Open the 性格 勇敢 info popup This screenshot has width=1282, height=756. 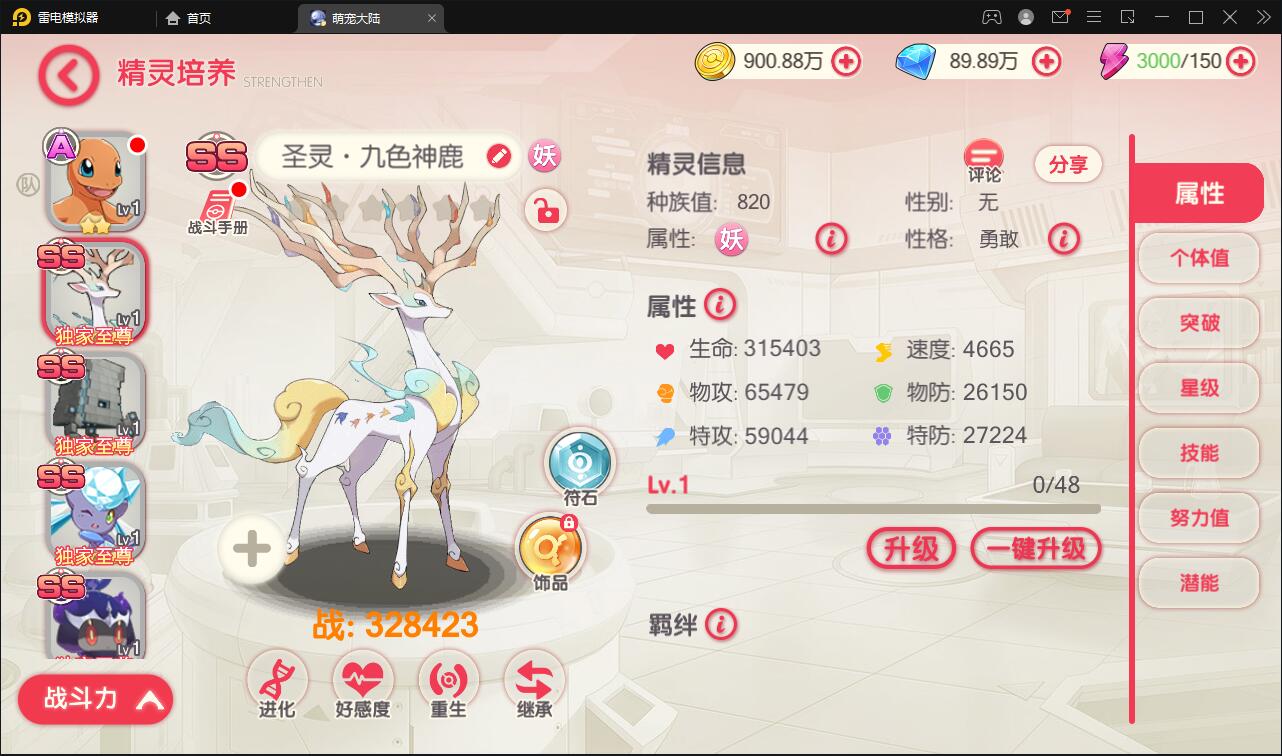coord(1063,239)
